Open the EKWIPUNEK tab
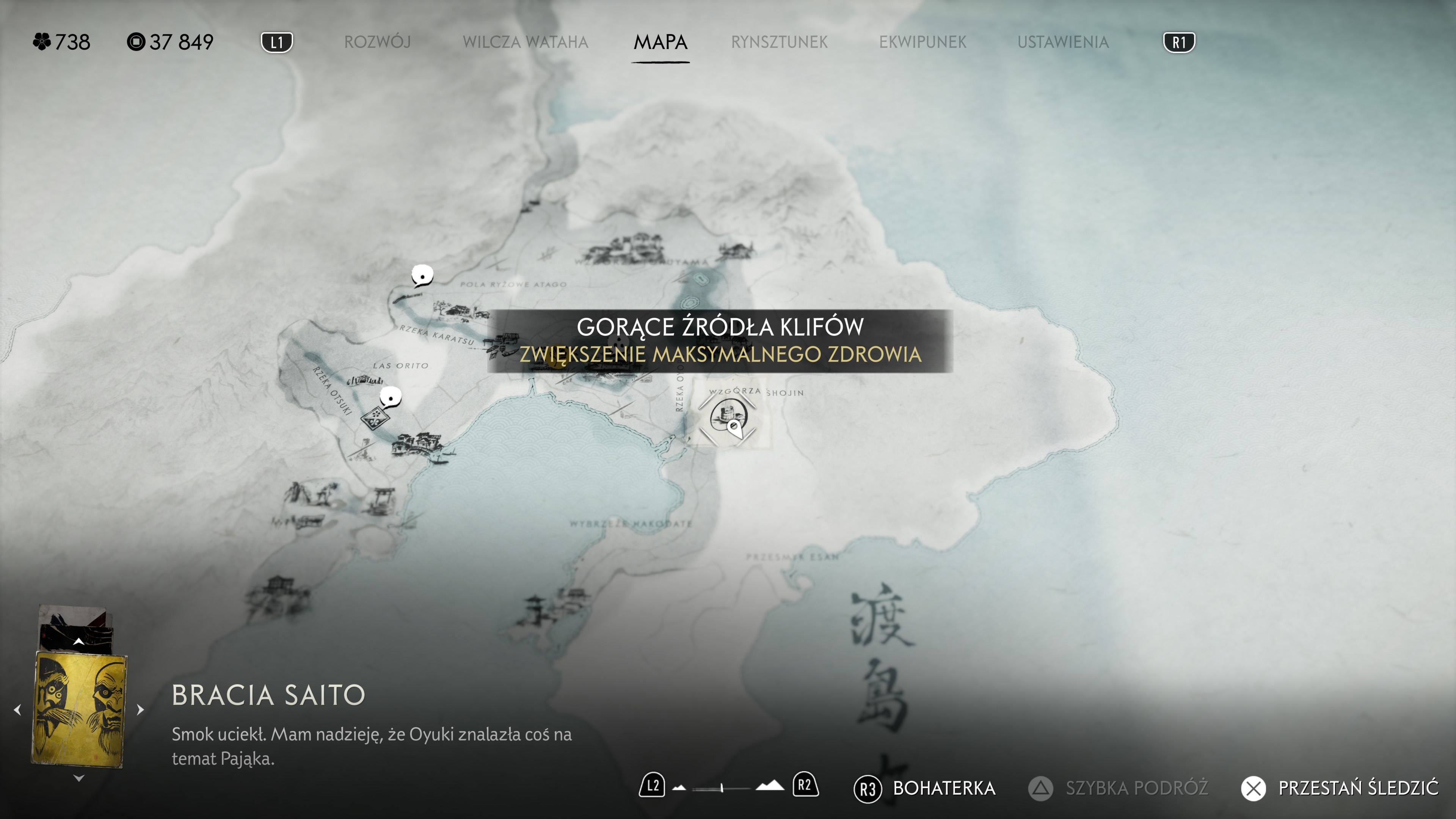This screenshot has height=819, width=1456. pos(923,42)
